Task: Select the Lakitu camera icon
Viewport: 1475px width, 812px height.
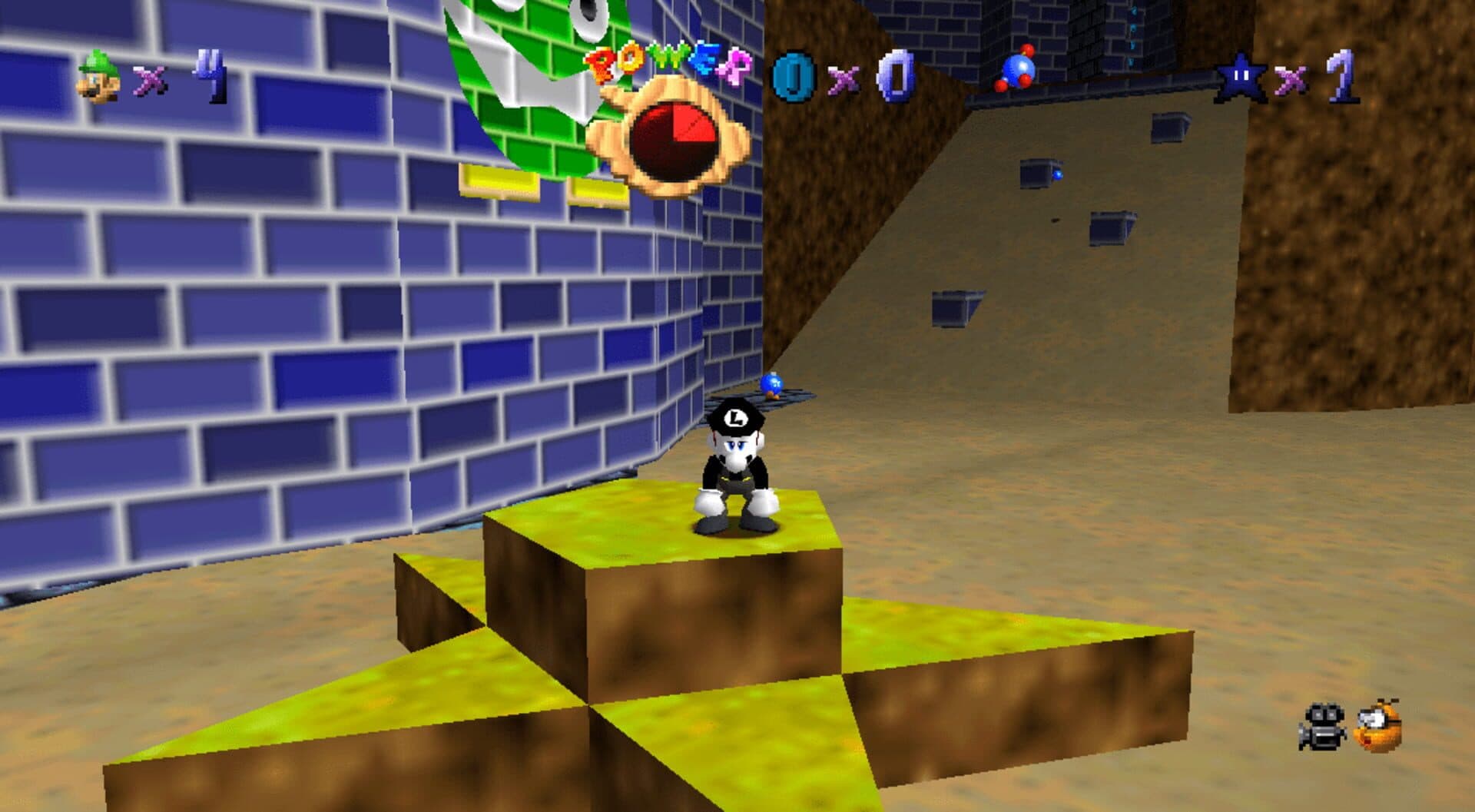Action: point(1378,725)
